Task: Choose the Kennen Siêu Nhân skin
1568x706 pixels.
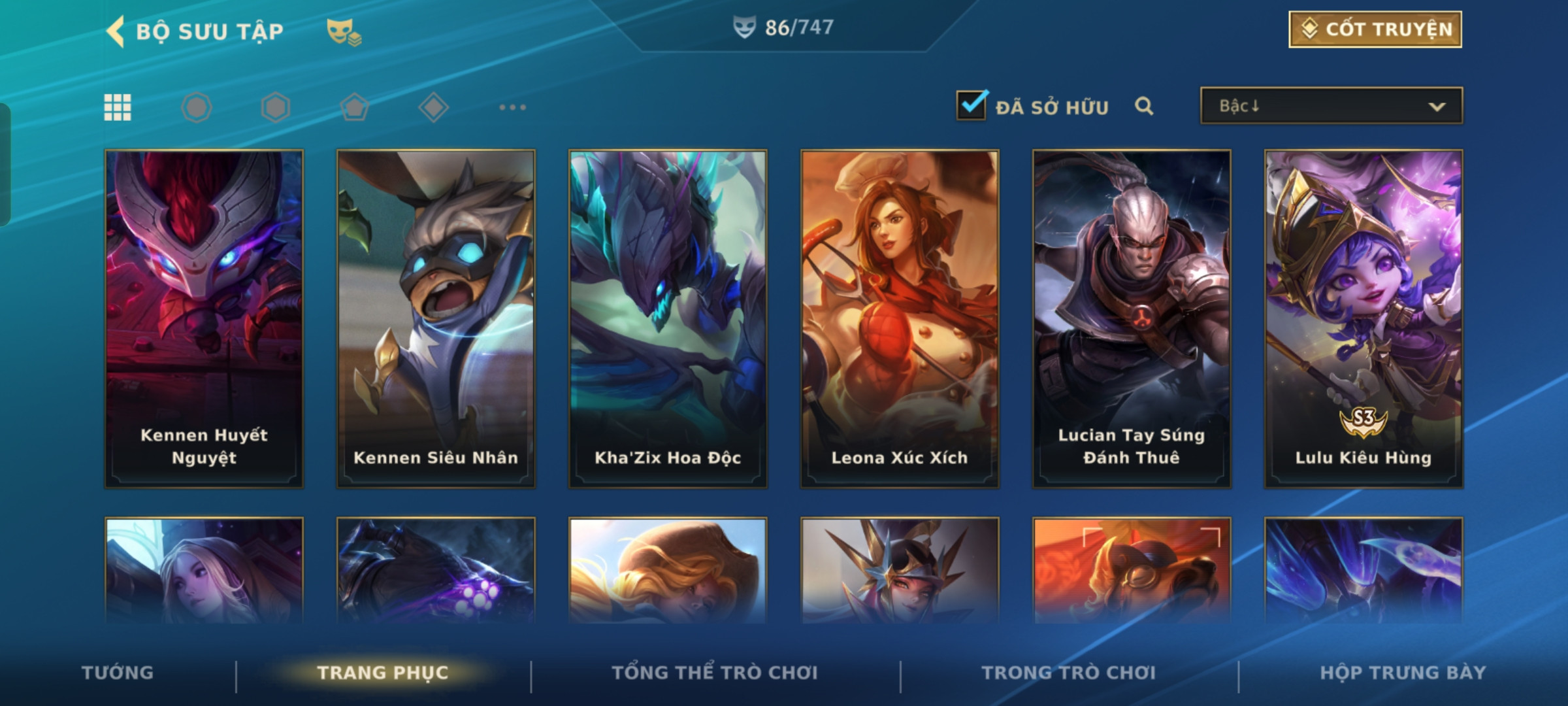Action: coord(436,319)
